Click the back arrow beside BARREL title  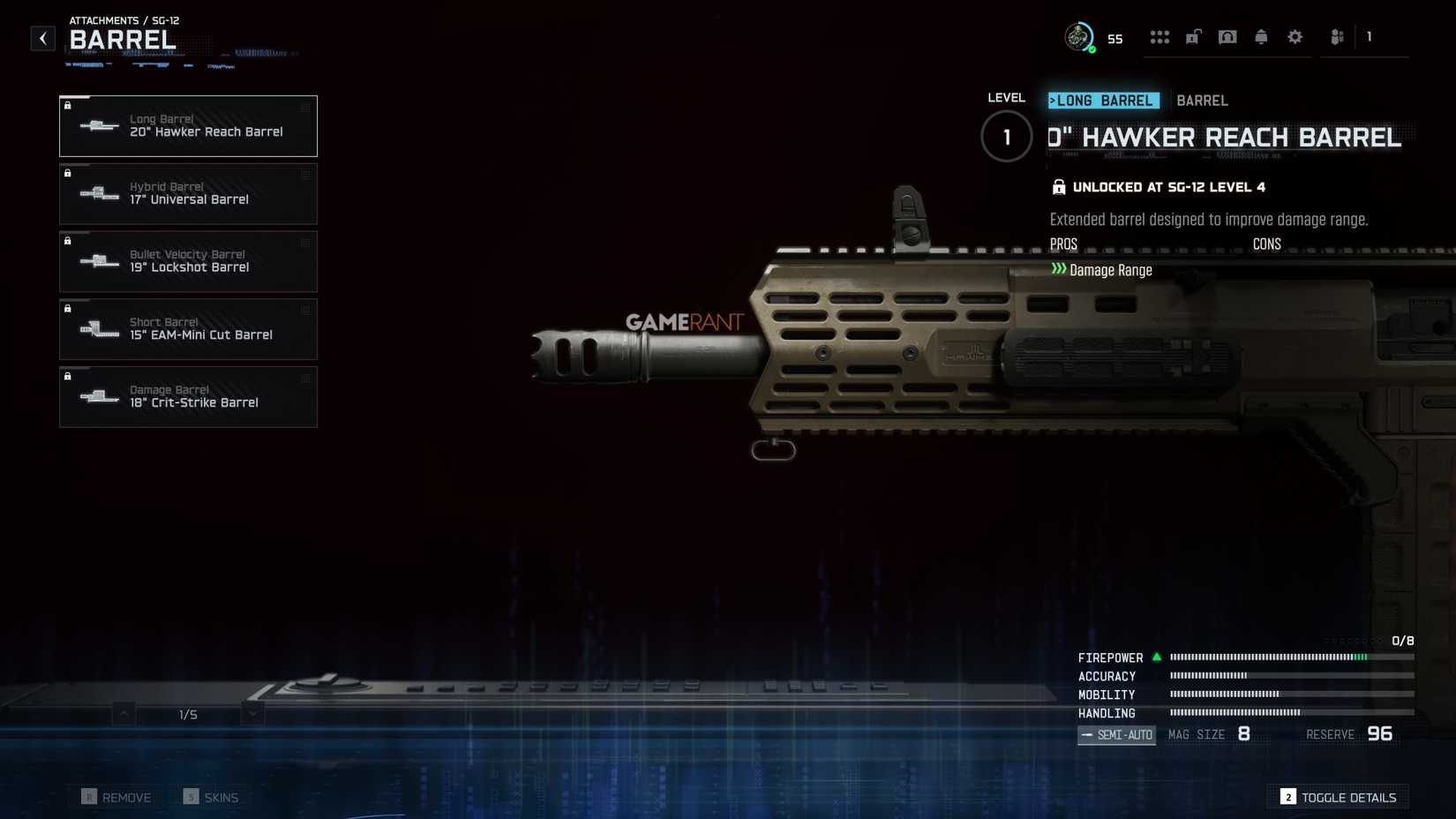(42, 37)
